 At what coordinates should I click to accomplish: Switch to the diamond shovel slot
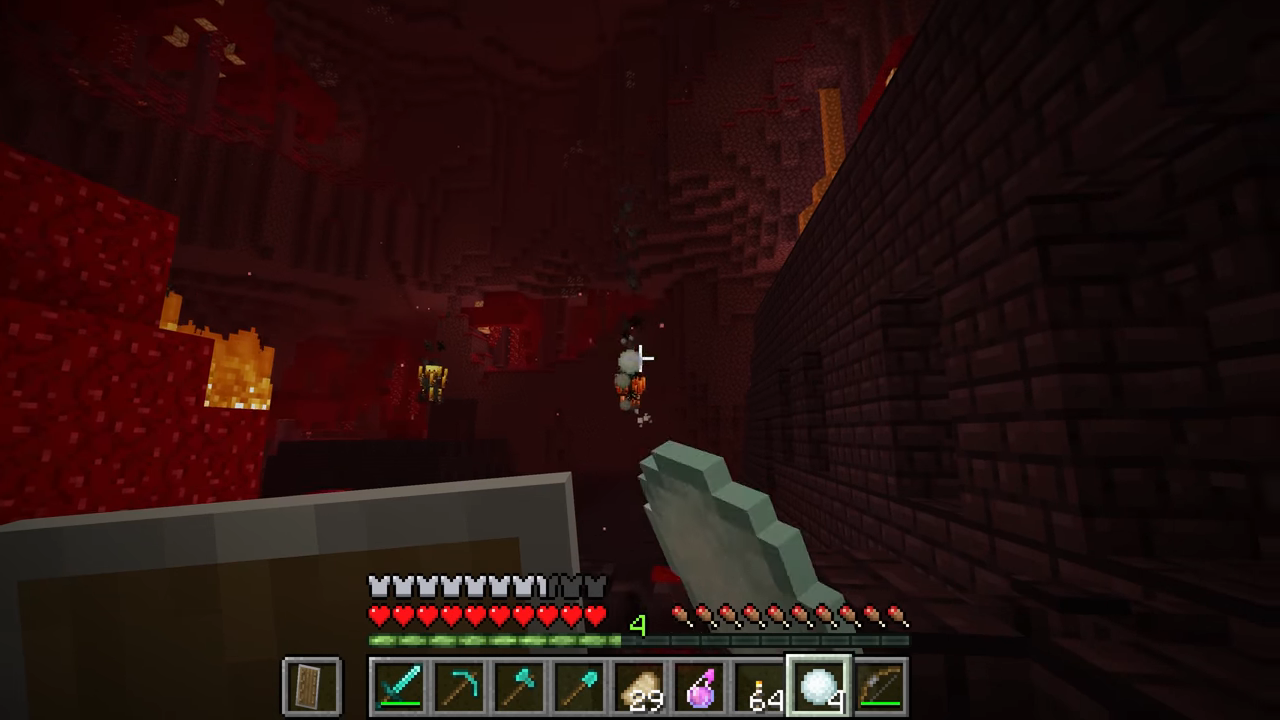pyautogui.click(x=579, y=687)
